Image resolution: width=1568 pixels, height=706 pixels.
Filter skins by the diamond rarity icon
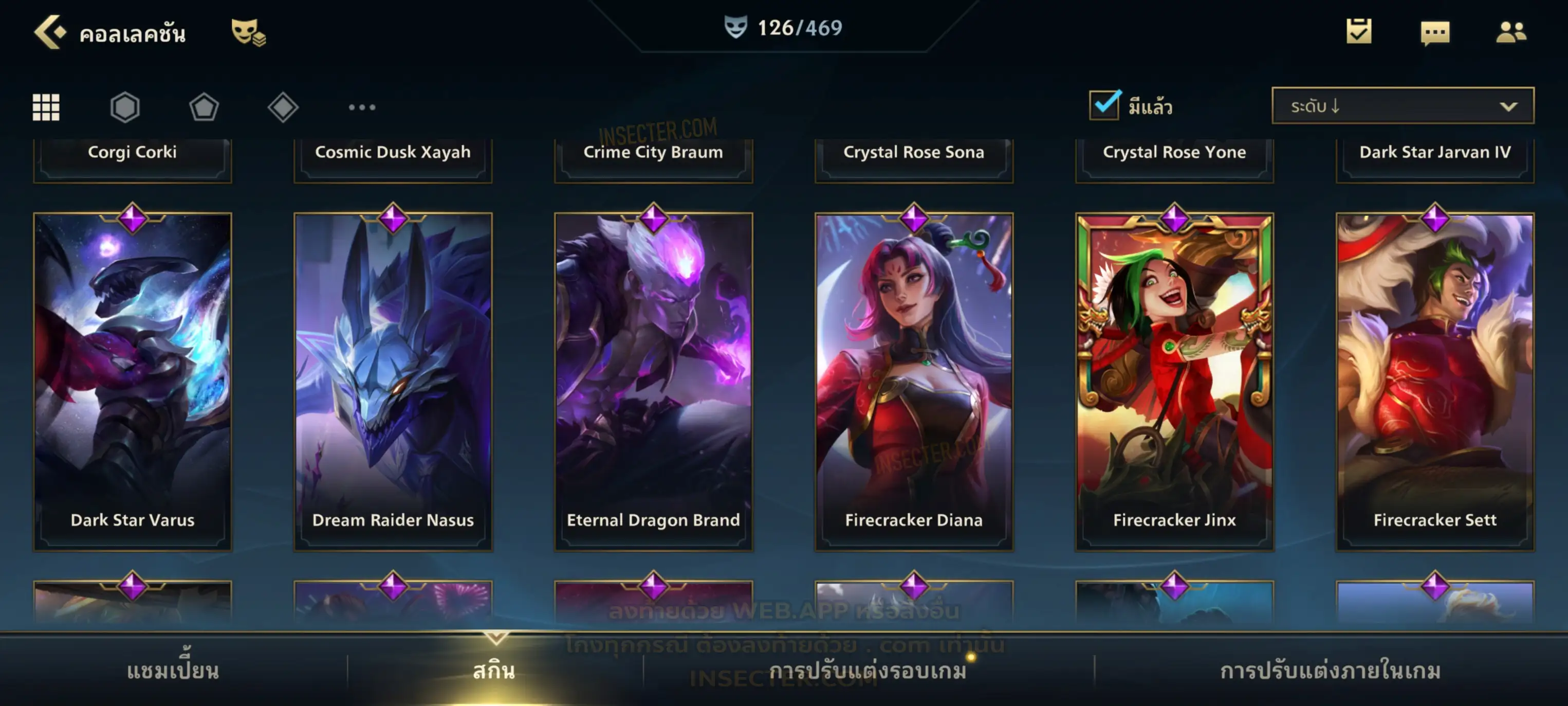pos(283,107)
